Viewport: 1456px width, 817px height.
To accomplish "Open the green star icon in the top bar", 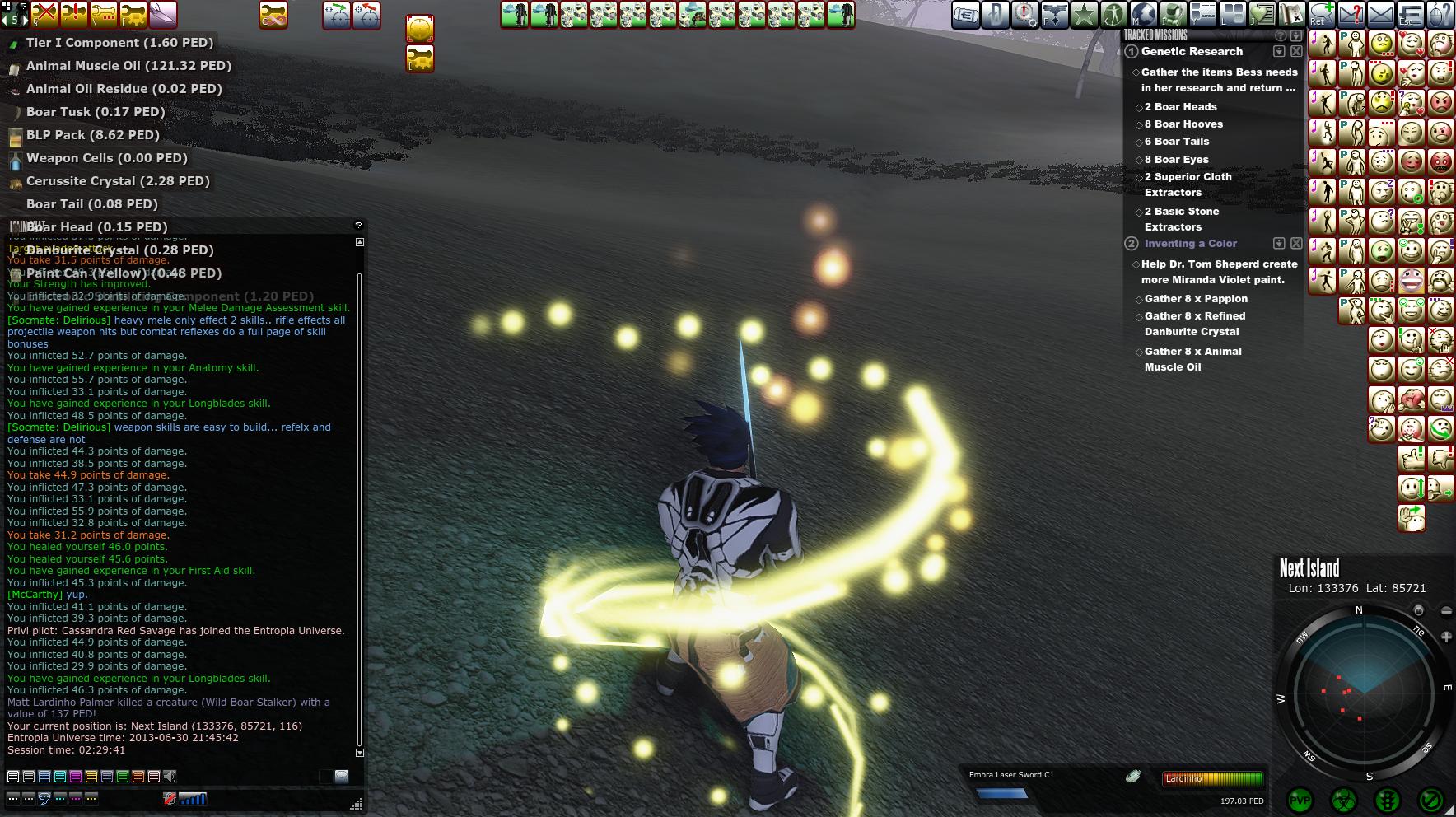I will click(x=1084, y=14).
